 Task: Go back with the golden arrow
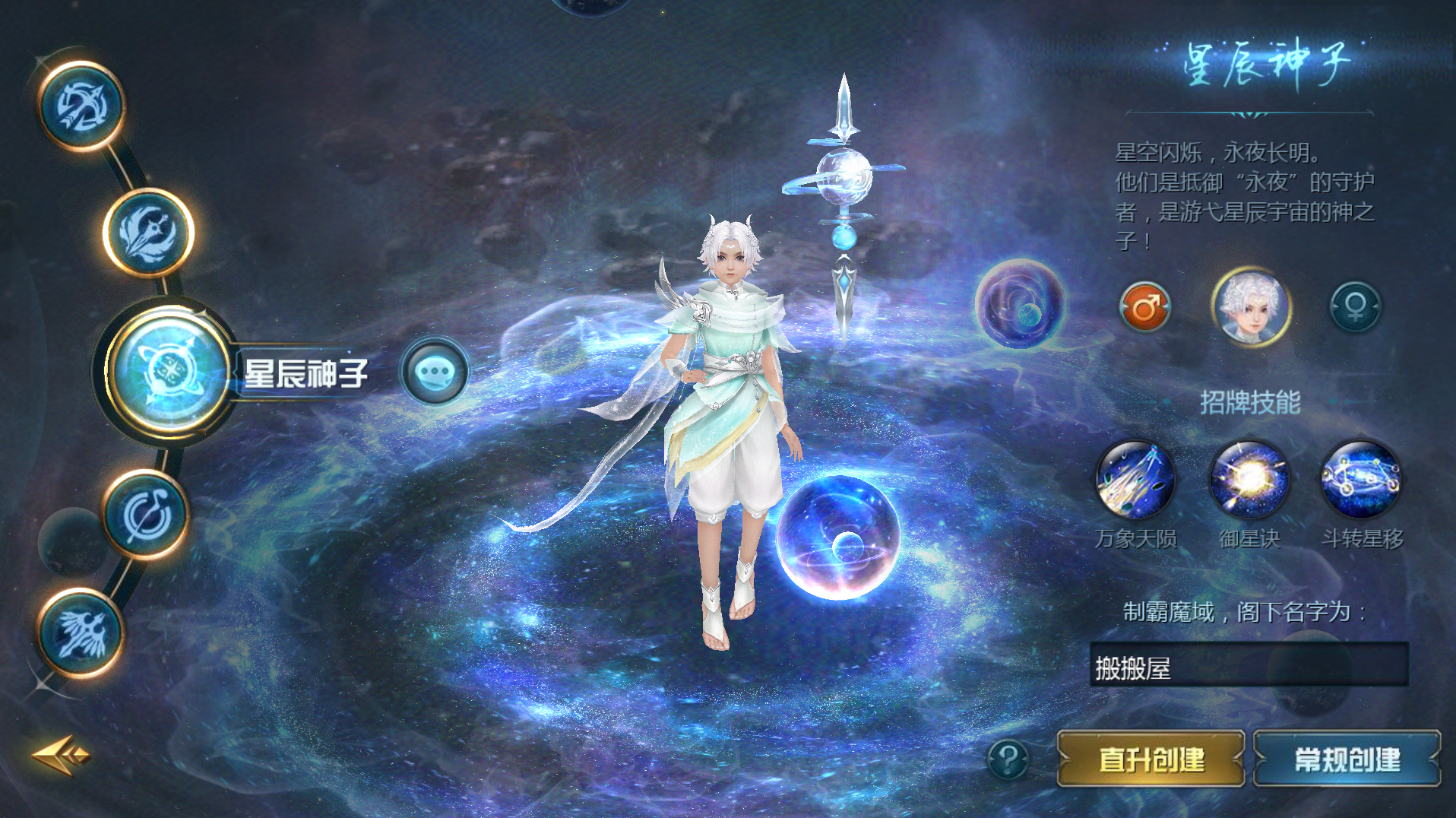[61, 755]
